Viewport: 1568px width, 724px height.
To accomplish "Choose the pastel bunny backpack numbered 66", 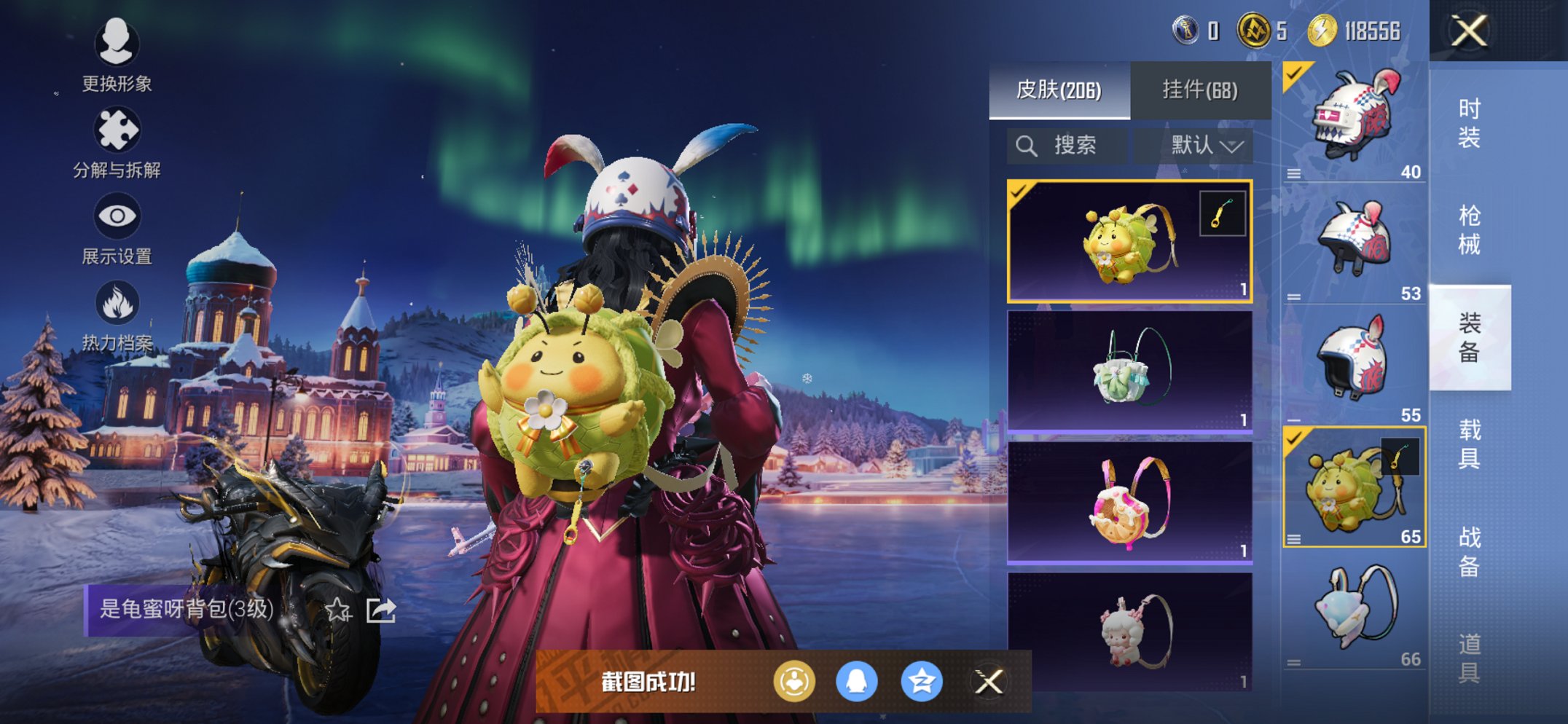I will click(1354, 610).
